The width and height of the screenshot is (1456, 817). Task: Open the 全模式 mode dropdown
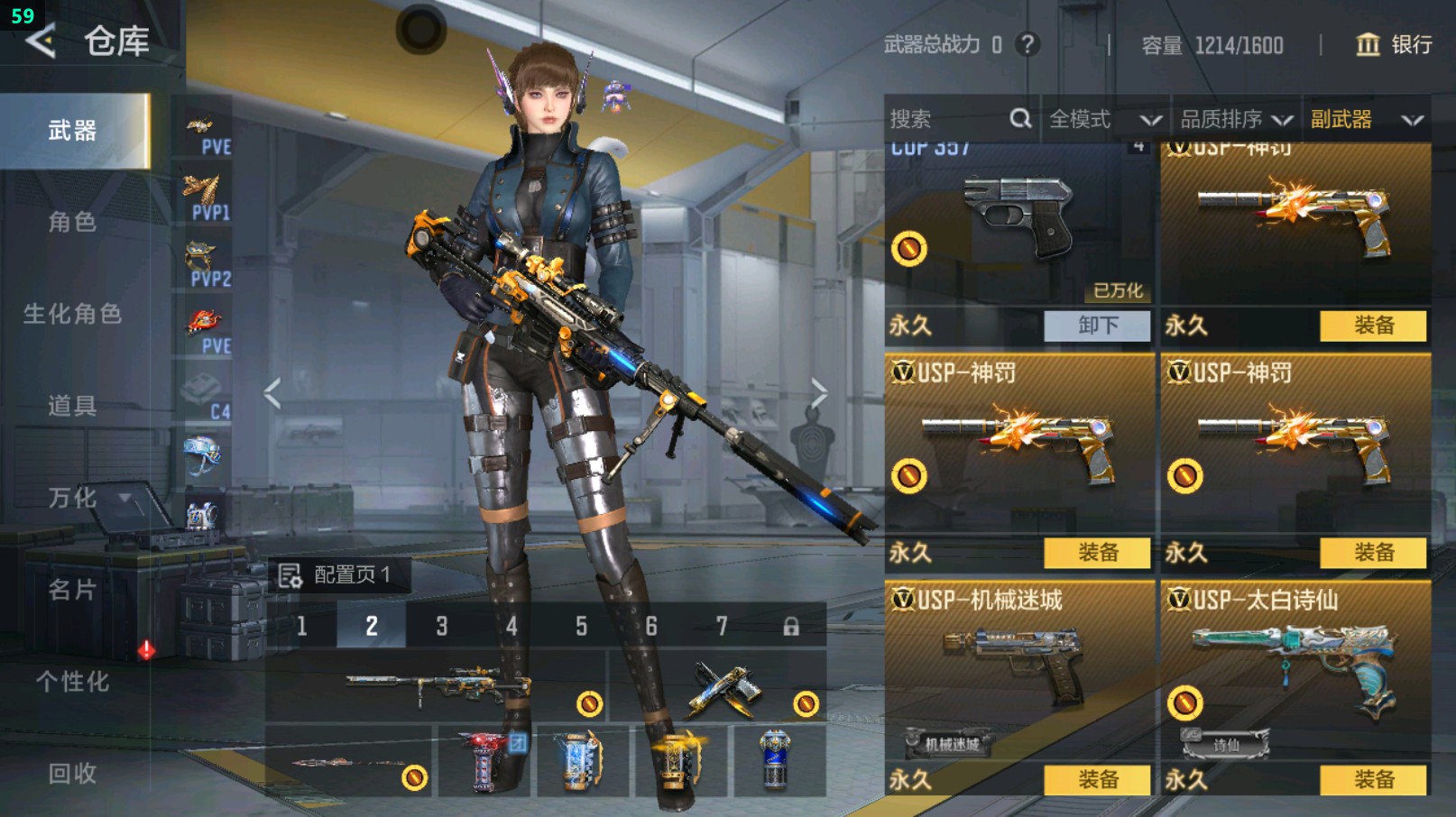[x=1104, y=119]
